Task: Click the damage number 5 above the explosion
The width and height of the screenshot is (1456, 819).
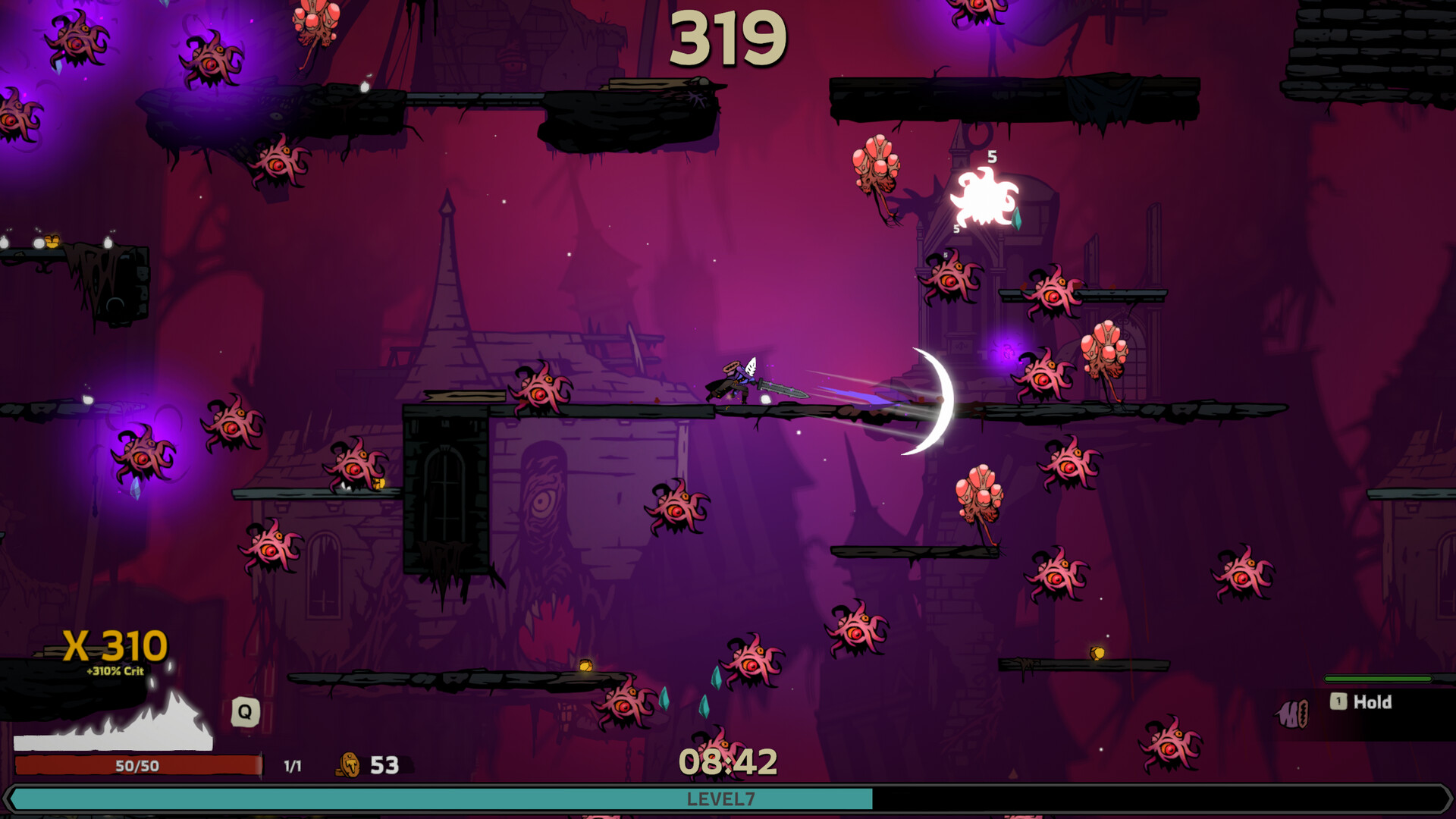Action: pos(993,158)
